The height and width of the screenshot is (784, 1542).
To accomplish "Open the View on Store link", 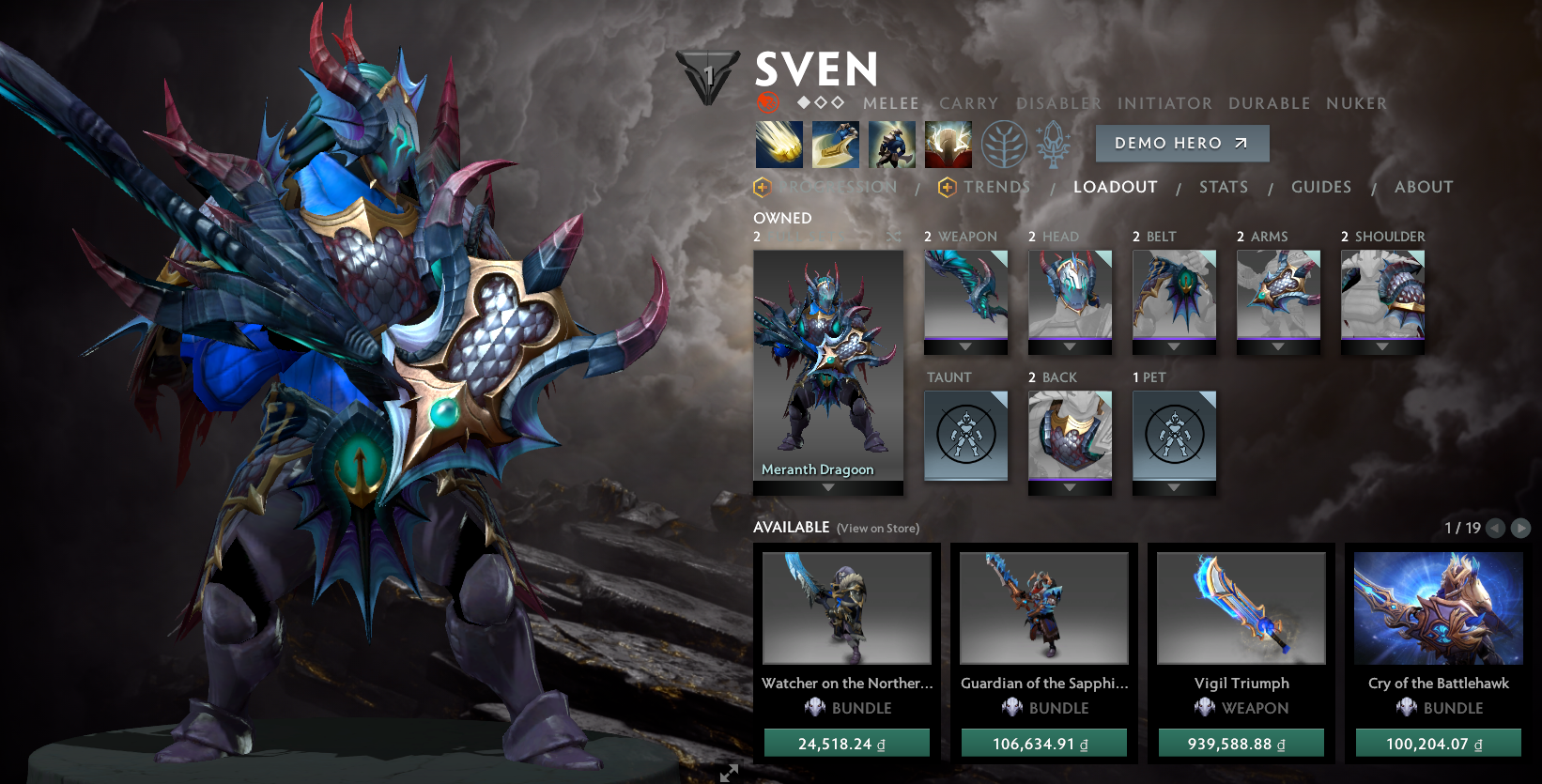I will tap(876, 528).
